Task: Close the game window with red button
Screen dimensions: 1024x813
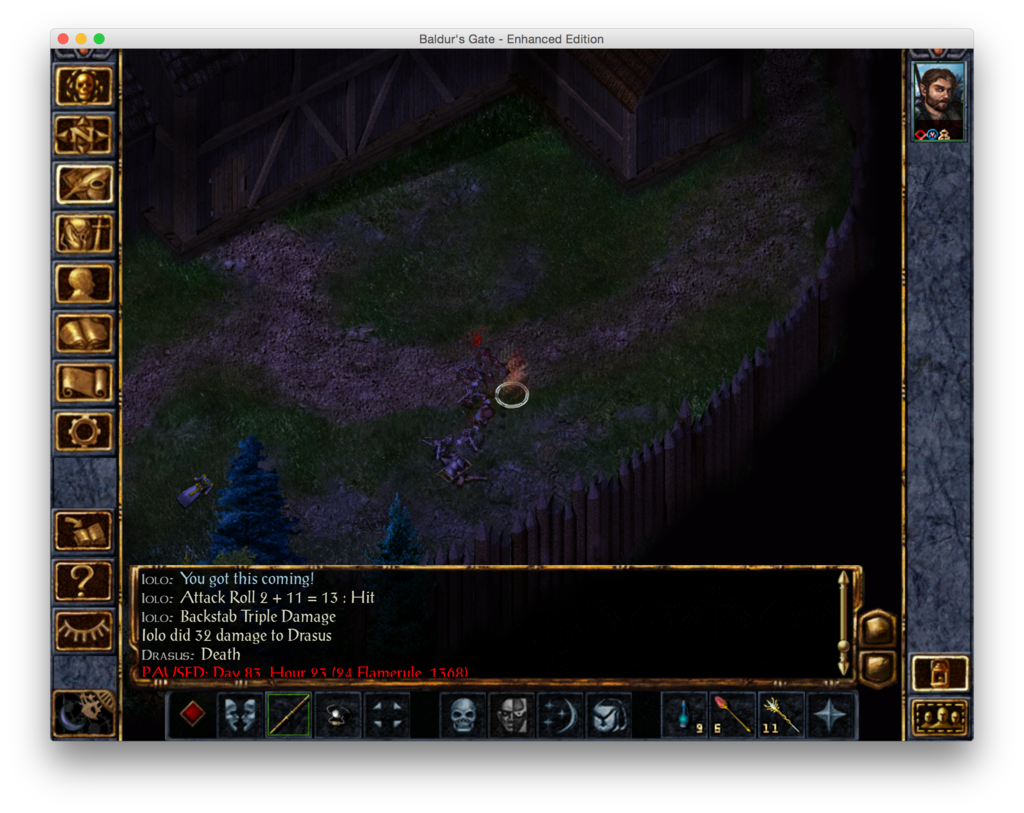Action: point(63,39)
